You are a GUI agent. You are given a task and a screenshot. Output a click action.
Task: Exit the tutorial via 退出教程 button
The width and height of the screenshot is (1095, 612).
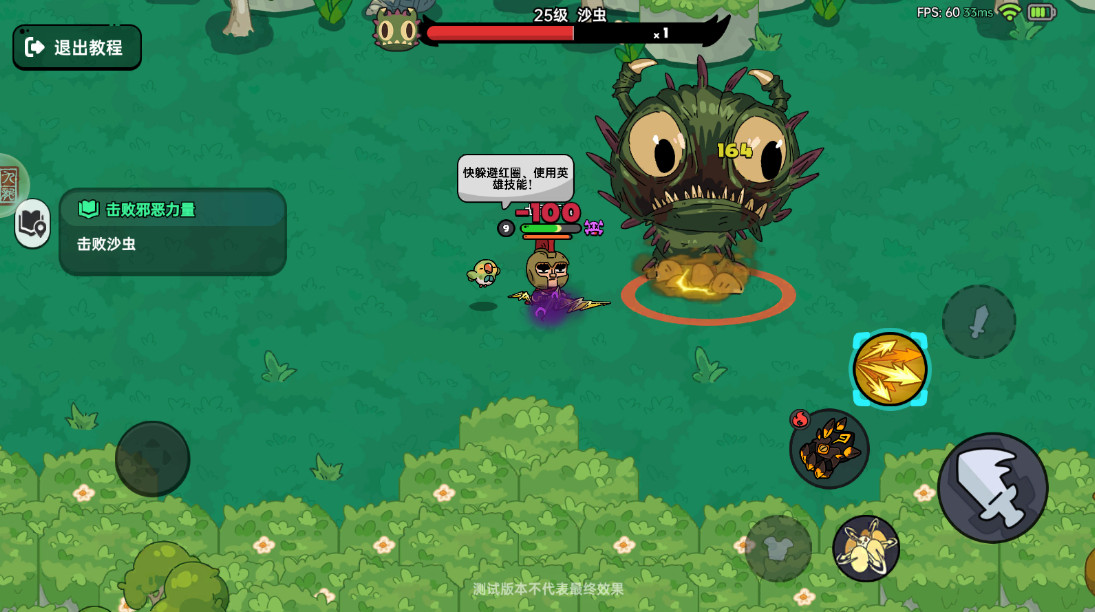coord(77,47)
